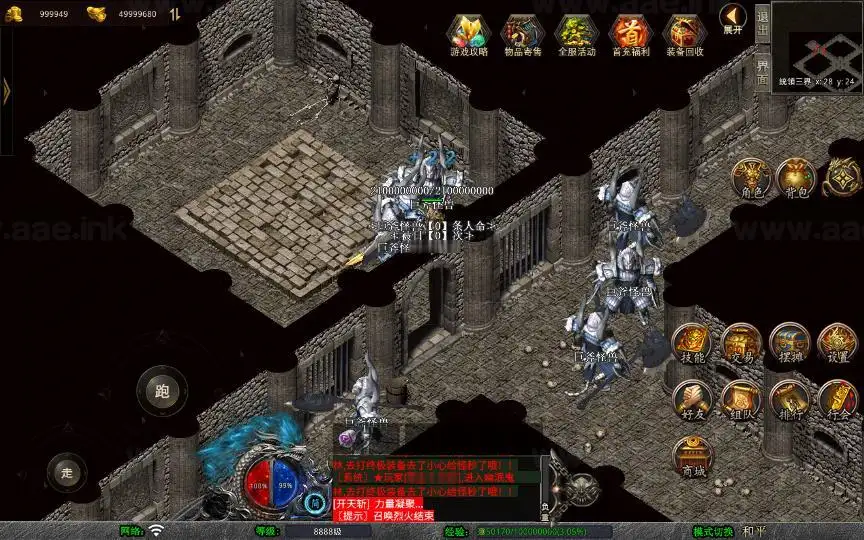The width and height of the screenshot is (864, 540).
Task: Open the minimap in the corner
Action: (817, 45)
